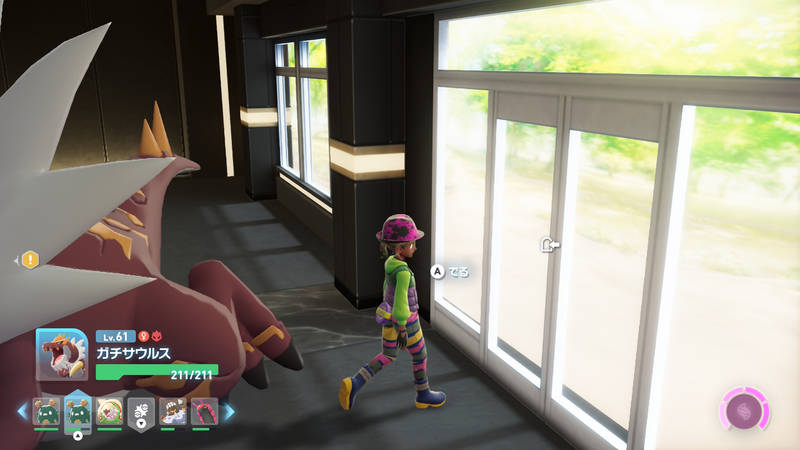
Task: Cycle the party bar with the left arrow
Action: [x=21, y=411]
